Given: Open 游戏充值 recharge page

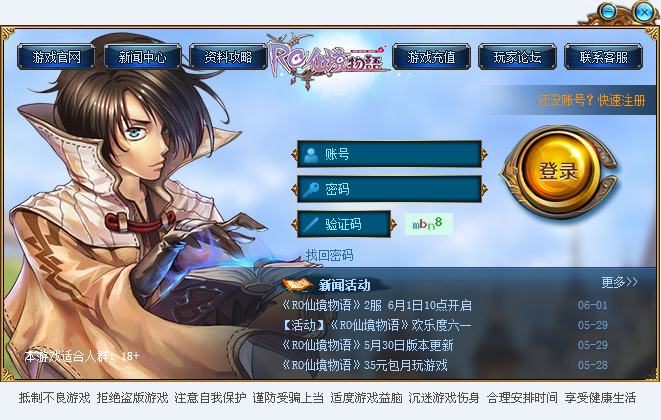Looking at the screenshot, I should click(x=431, y=57).
